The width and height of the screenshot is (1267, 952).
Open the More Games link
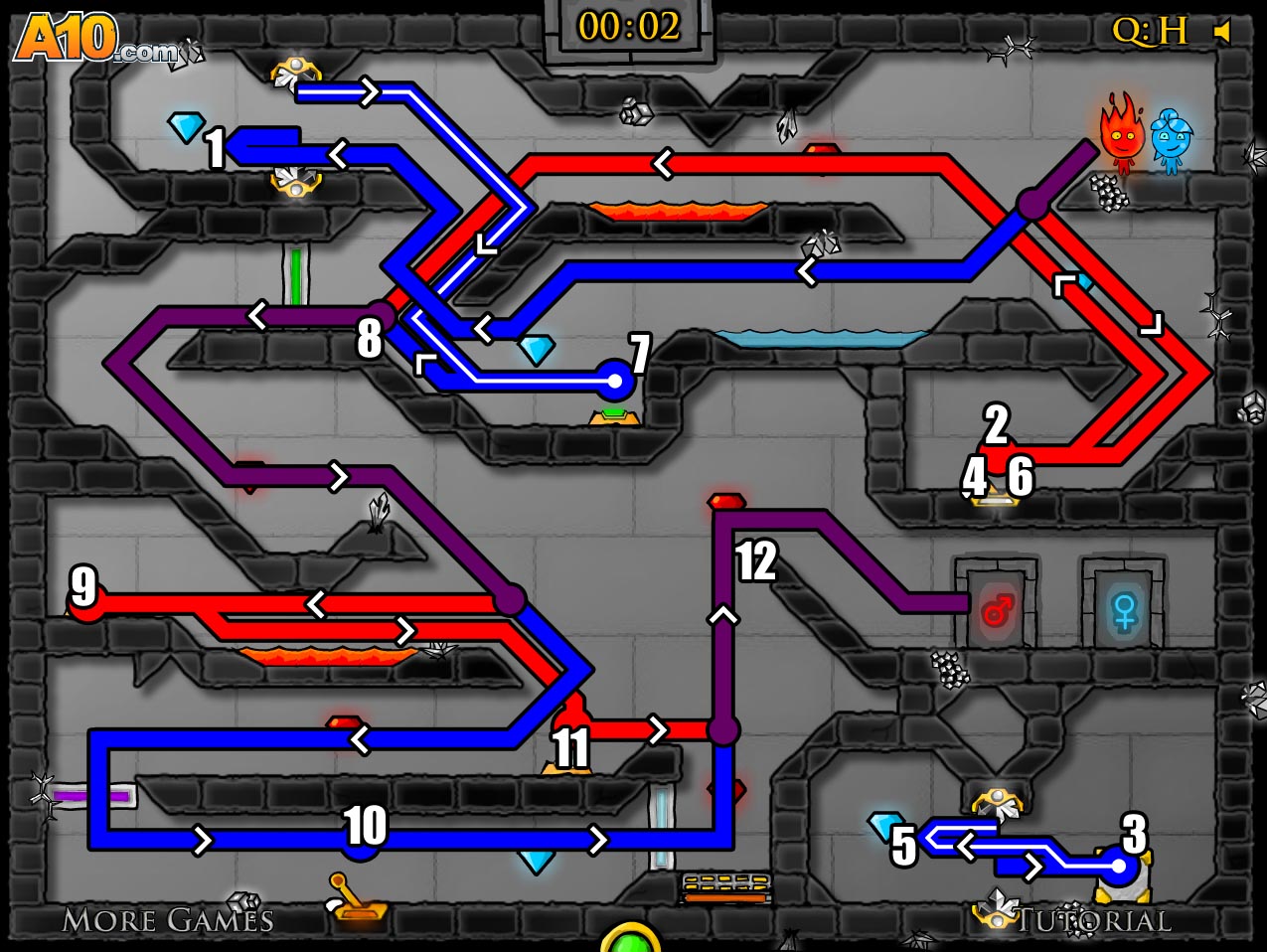167,920
